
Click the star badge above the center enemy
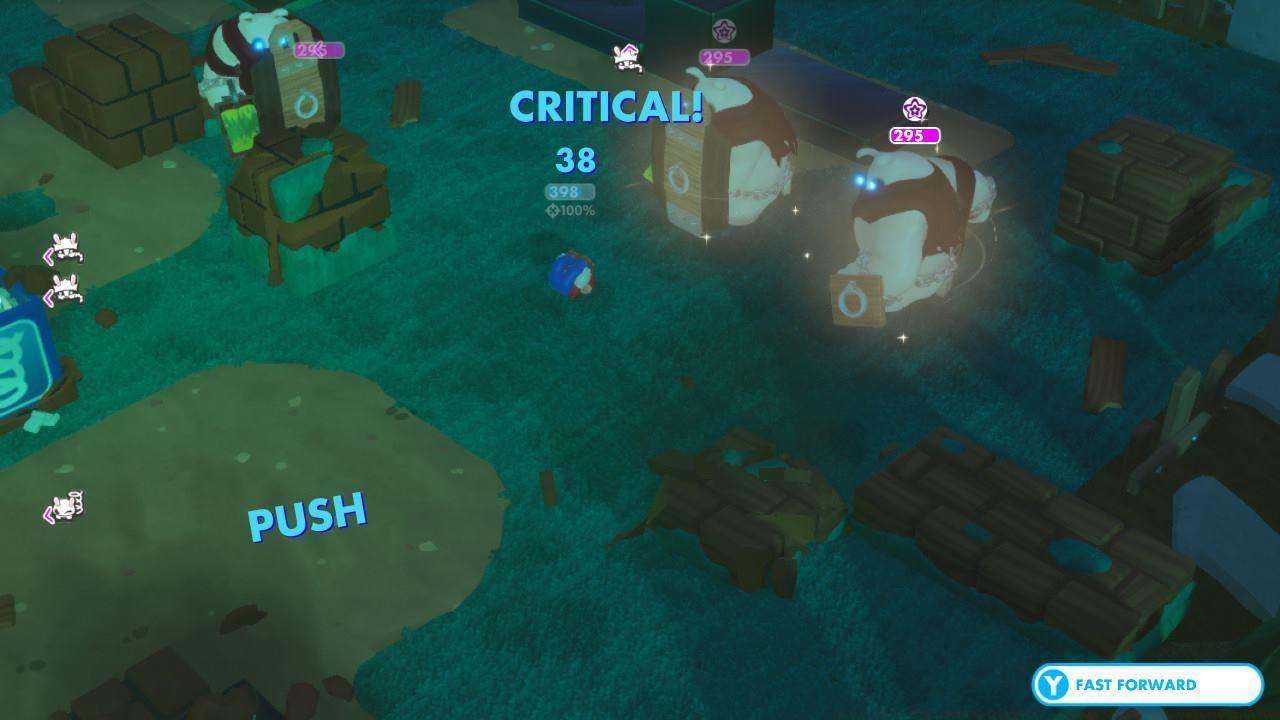722,30
